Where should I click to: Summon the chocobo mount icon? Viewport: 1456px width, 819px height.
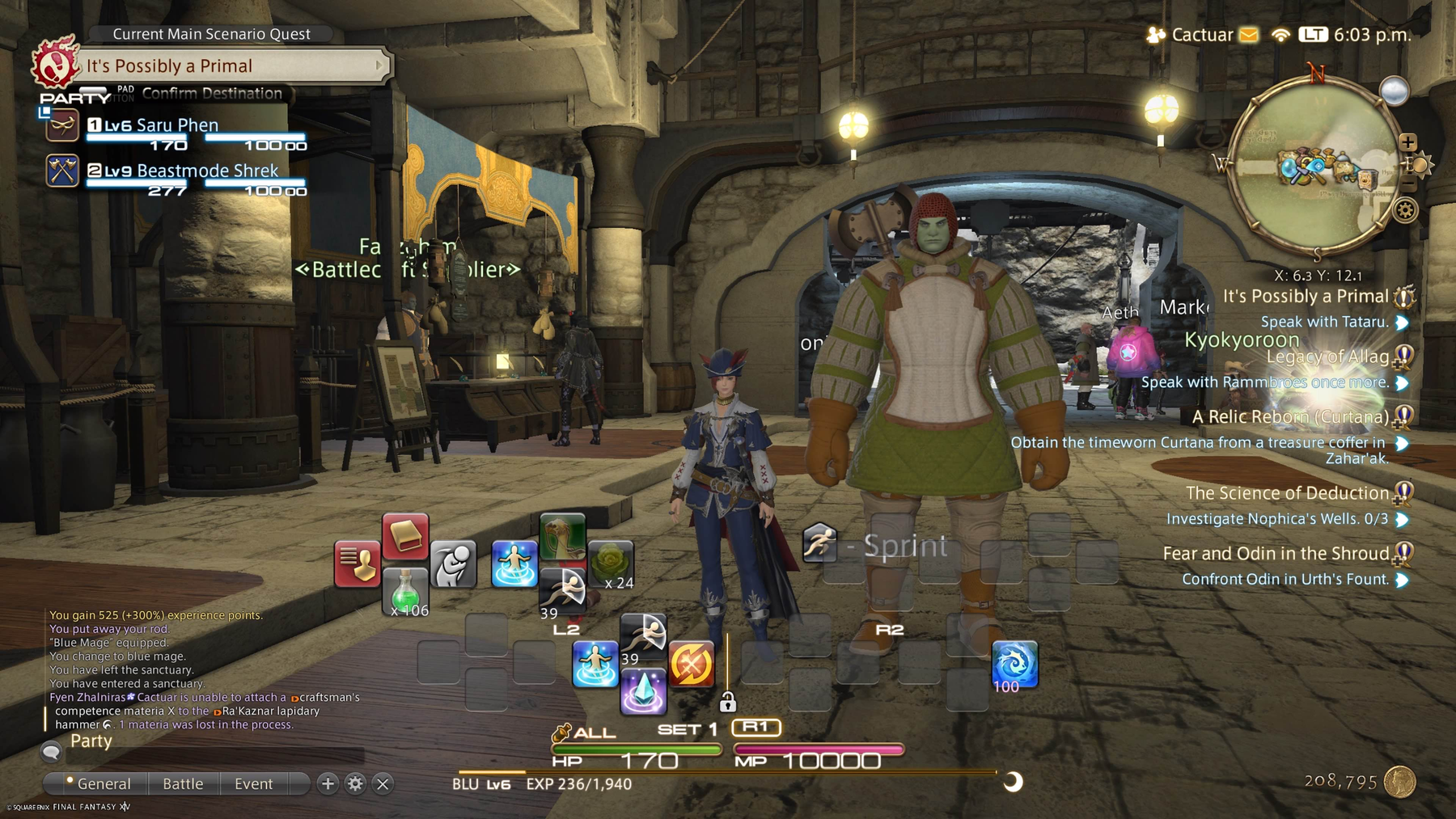click(562, 537)
